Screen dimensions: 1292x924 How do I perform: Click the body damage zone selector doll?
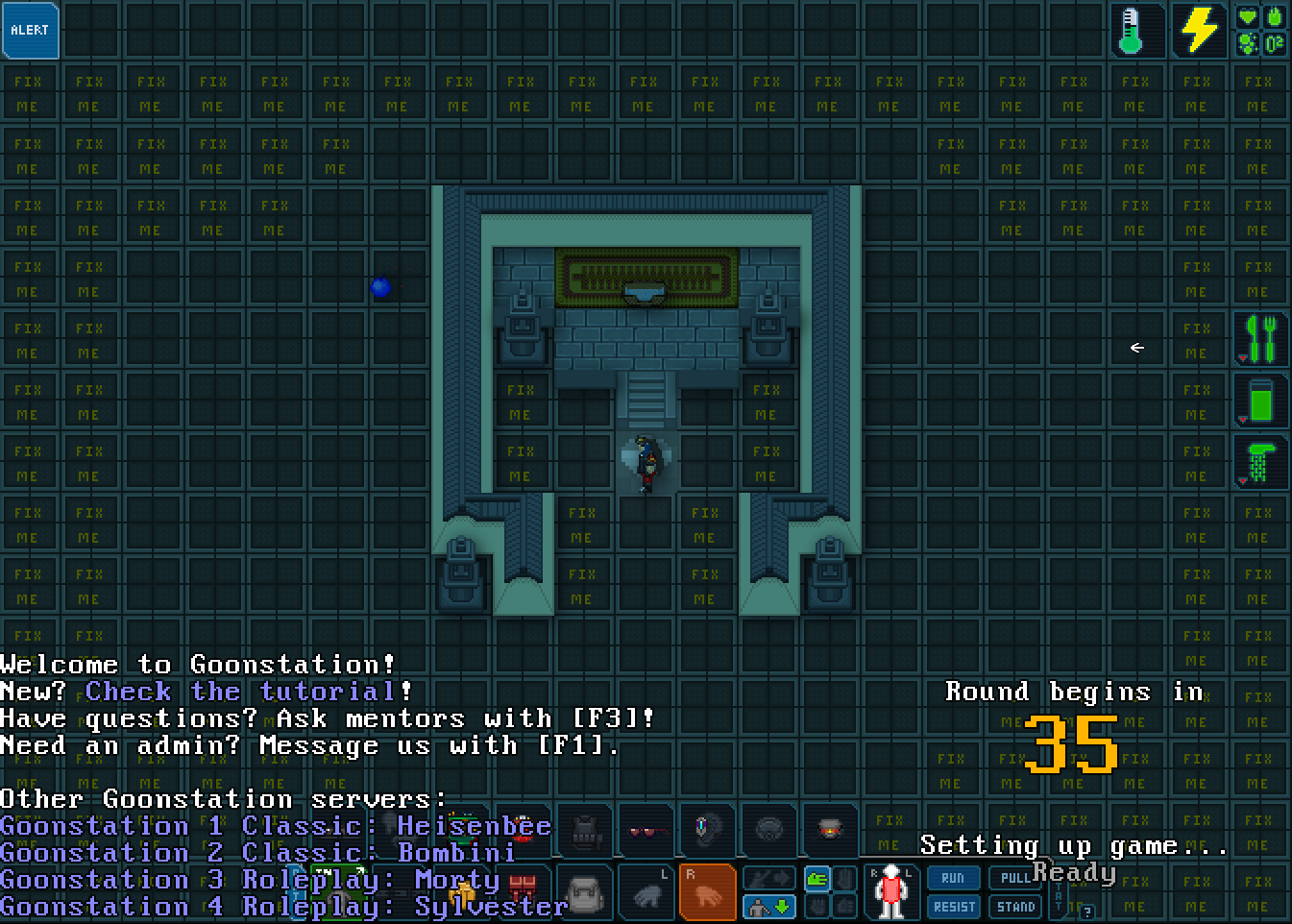coord(892,892)
